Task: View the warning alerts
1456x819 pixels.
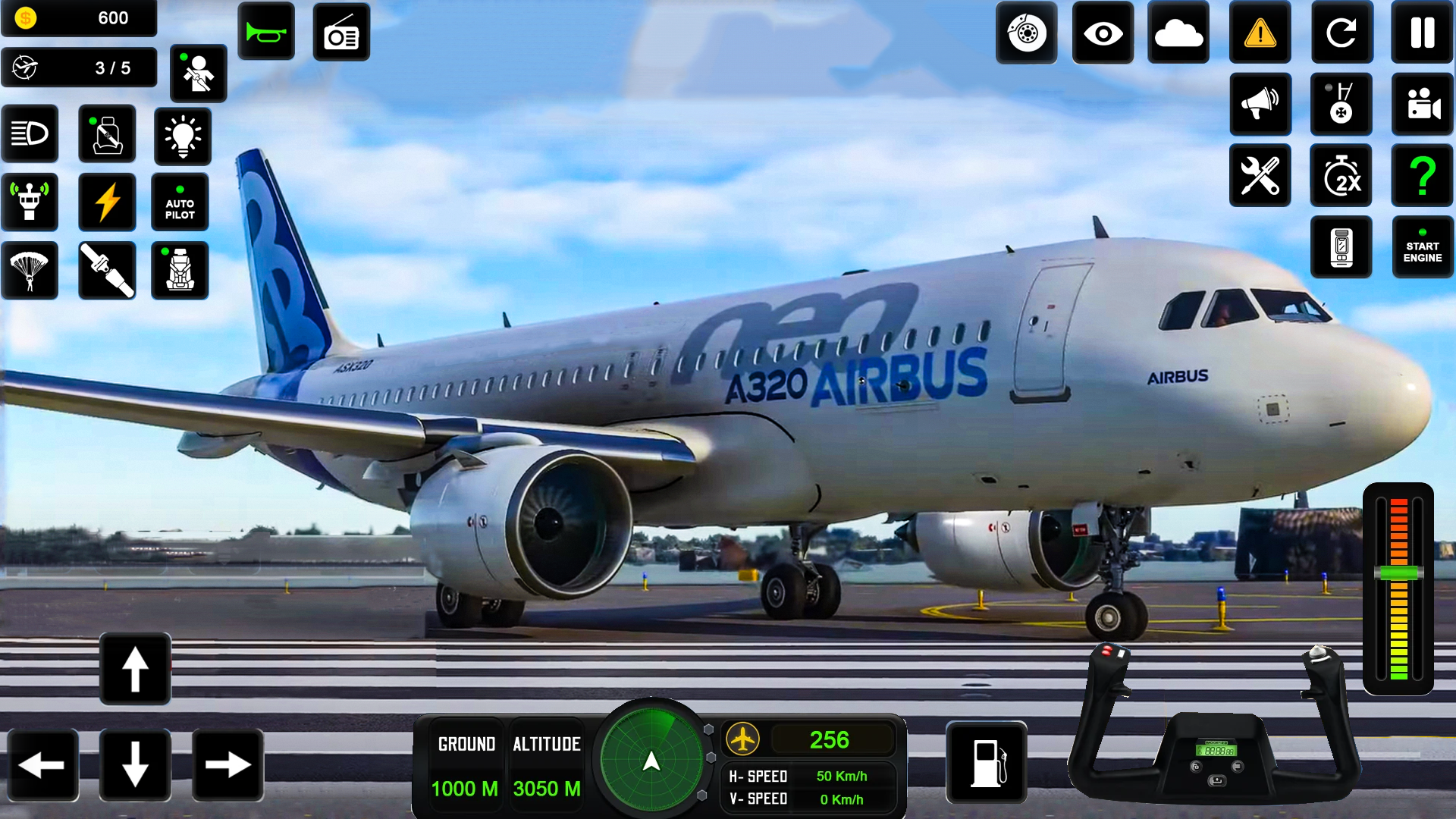Action: point(1259,33)
